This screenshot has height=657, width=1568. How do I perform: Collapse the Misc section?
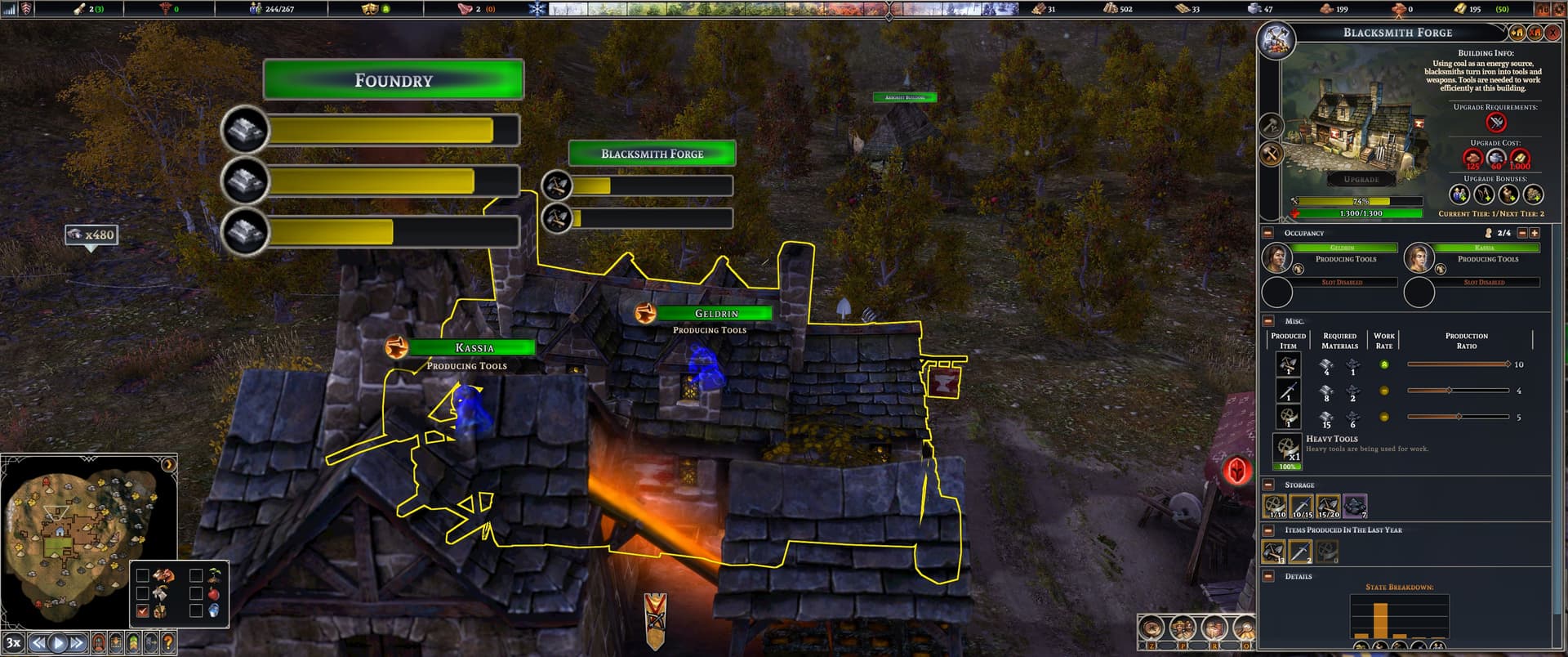coord(1268,321)
